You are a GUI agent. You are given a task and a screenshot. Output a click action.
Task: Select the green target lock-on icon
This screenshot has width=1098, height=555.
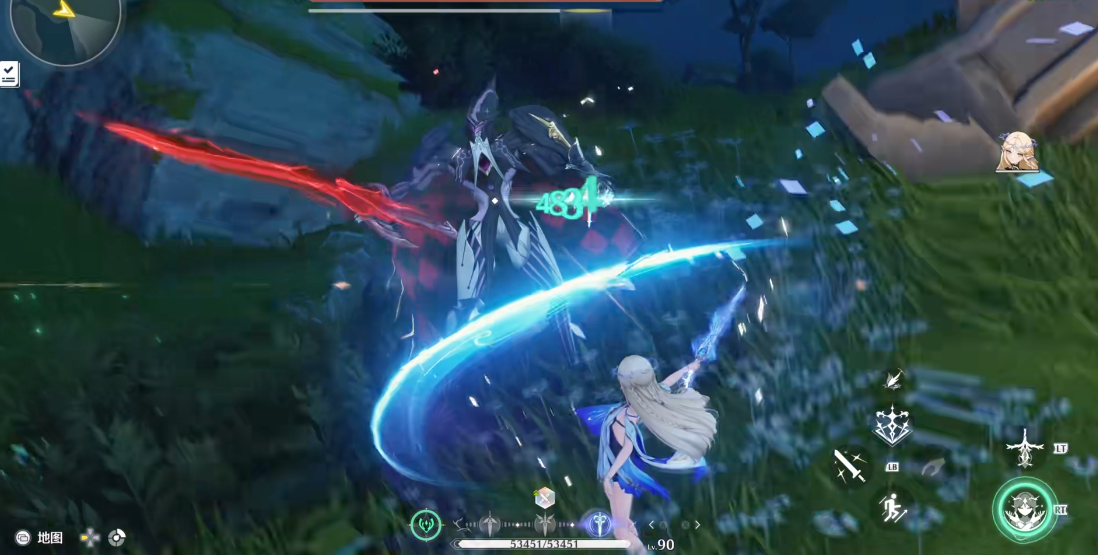pos(426,523)
